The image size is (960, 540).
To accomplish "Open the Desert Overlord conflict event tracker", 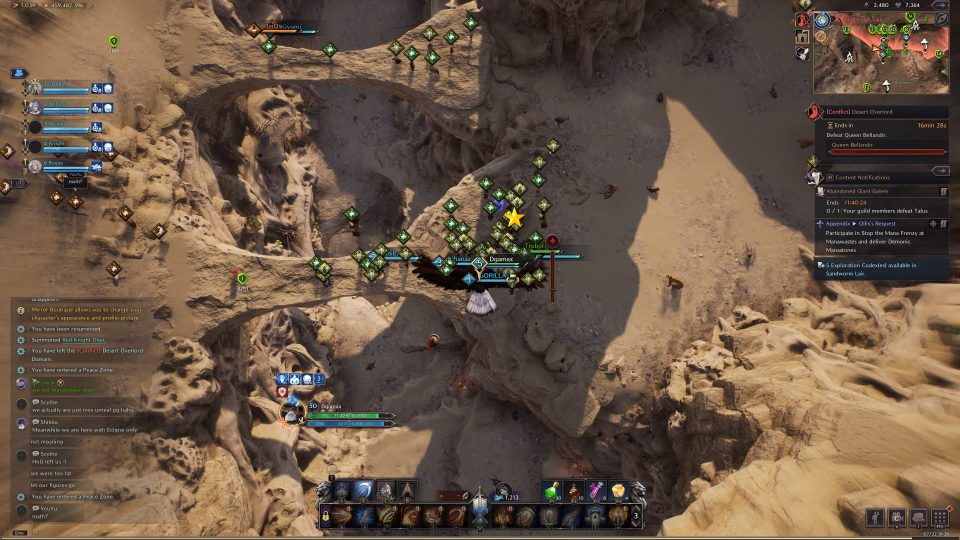I will pos(870,112).
